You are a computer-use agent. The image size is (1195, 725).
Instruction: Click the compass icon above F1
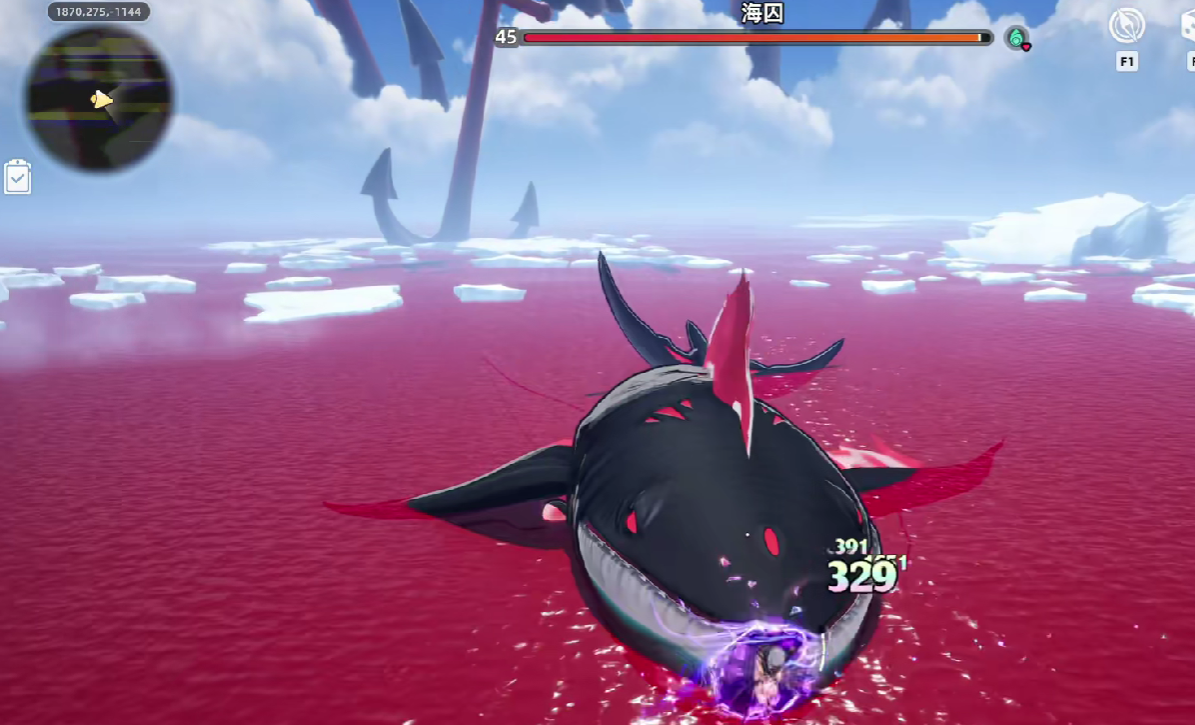coord(1127,27)
